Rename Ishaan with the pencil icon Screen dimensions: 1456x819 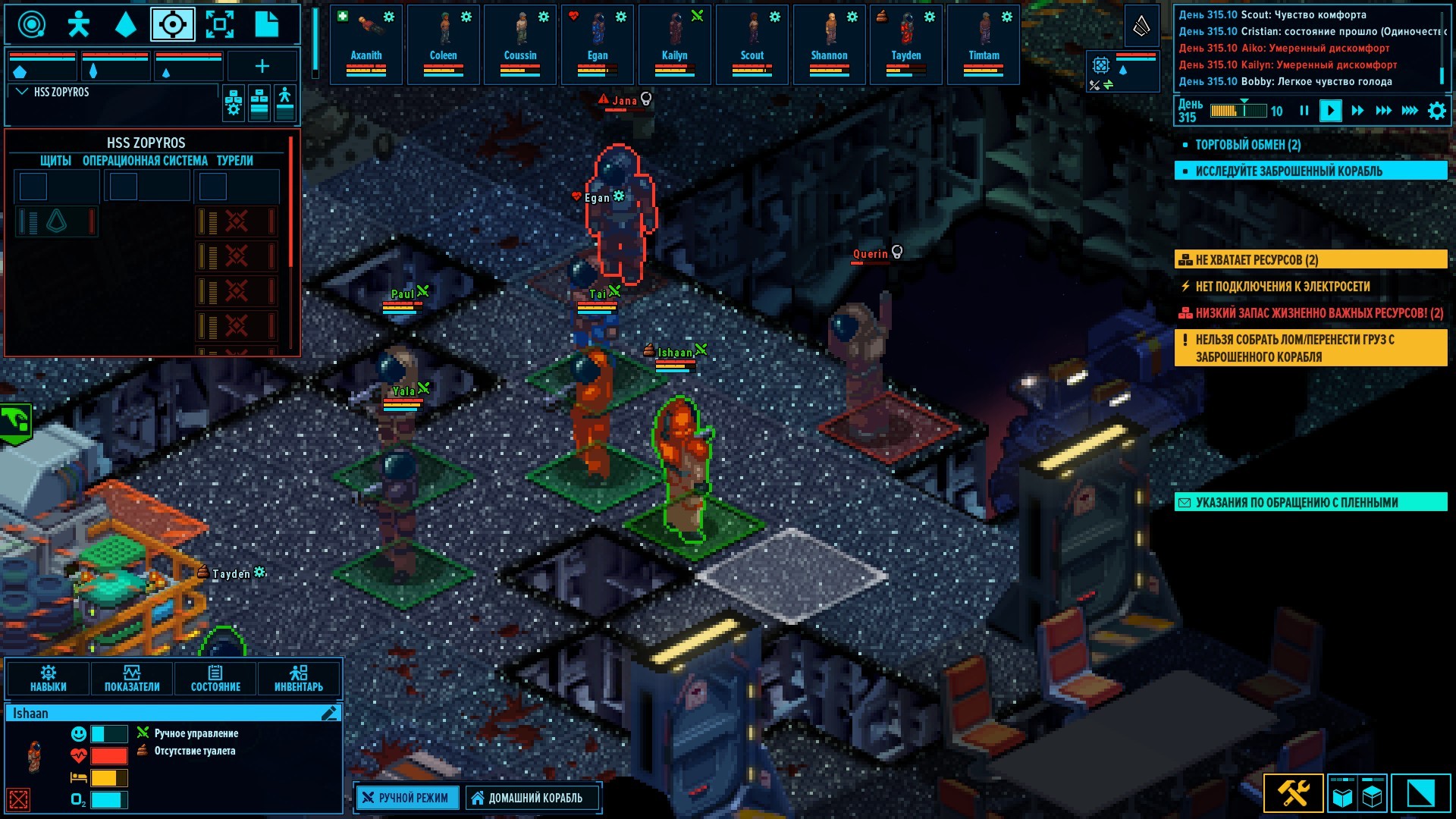(x=329, y=714)
